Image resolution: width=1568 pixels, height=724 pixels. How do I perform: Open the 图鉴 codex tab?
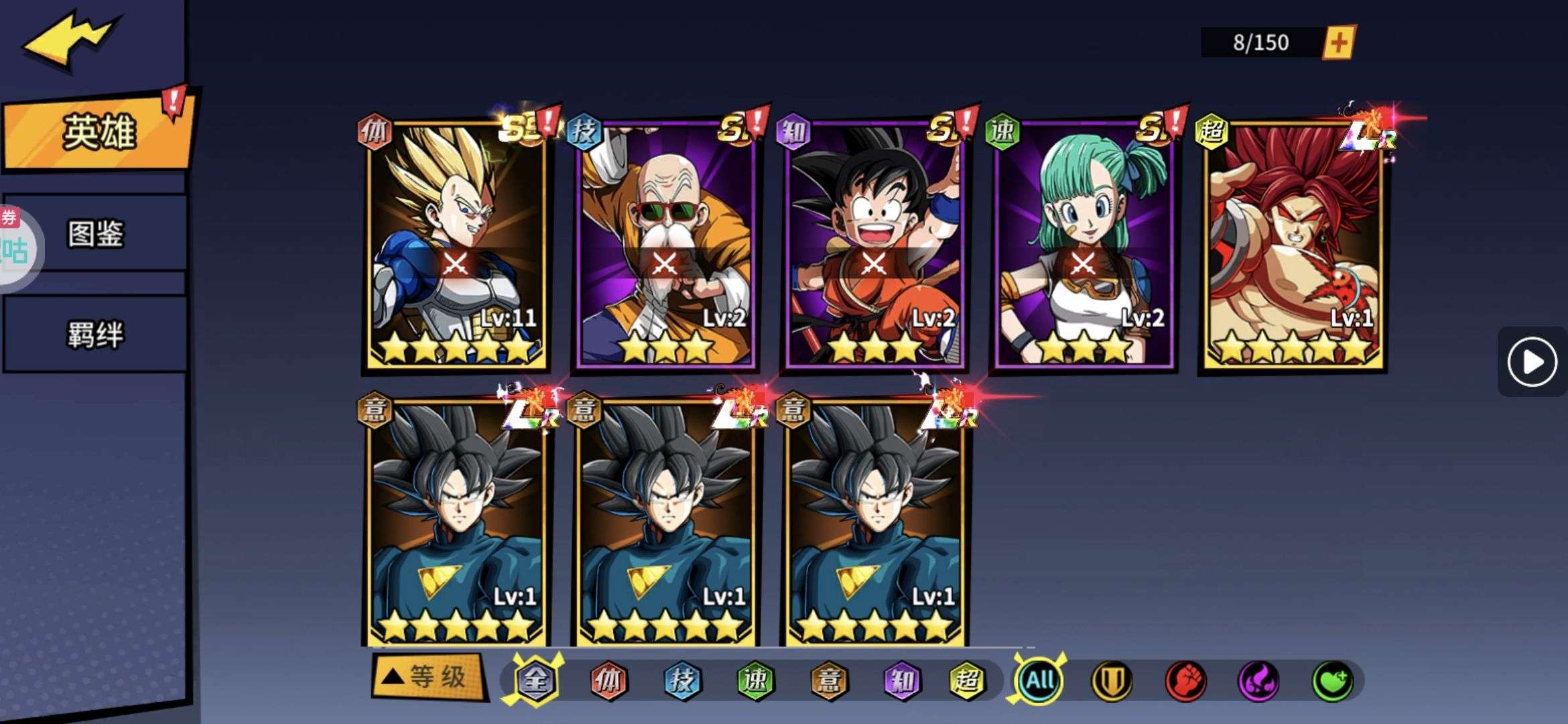pos(95,234)
